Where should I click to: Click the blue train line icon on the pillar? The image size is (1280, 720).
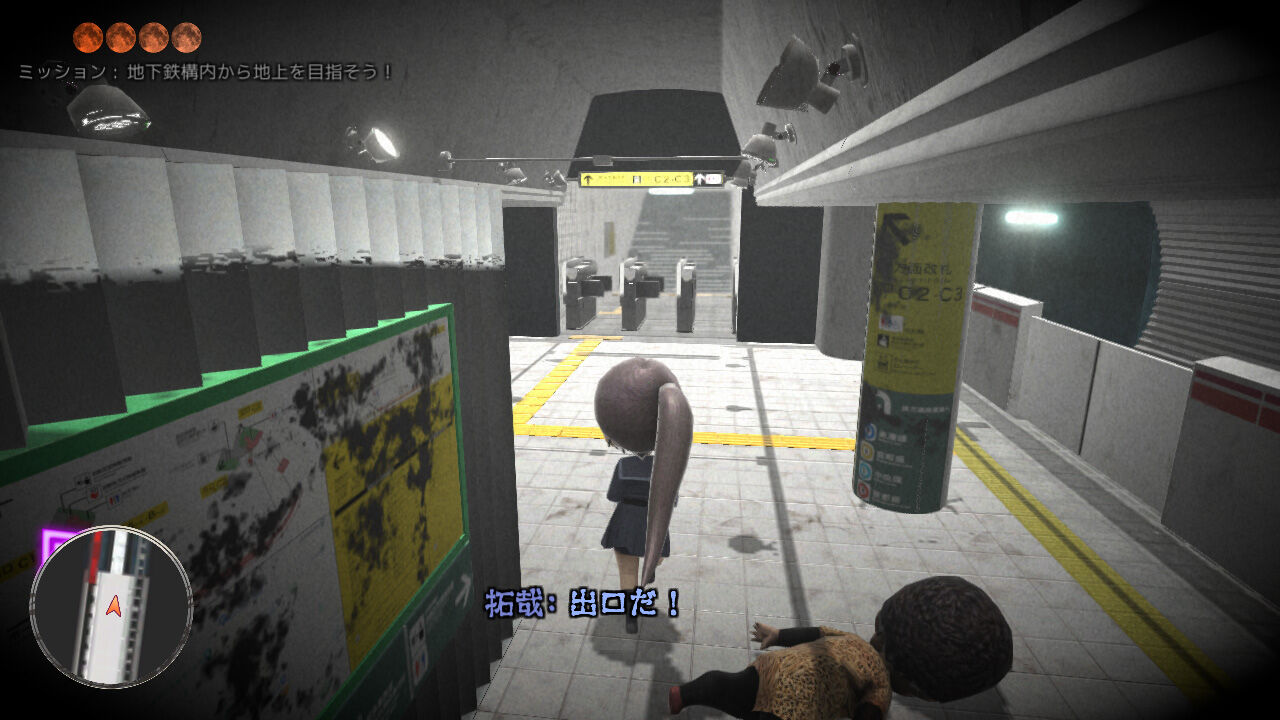(868, 432)
